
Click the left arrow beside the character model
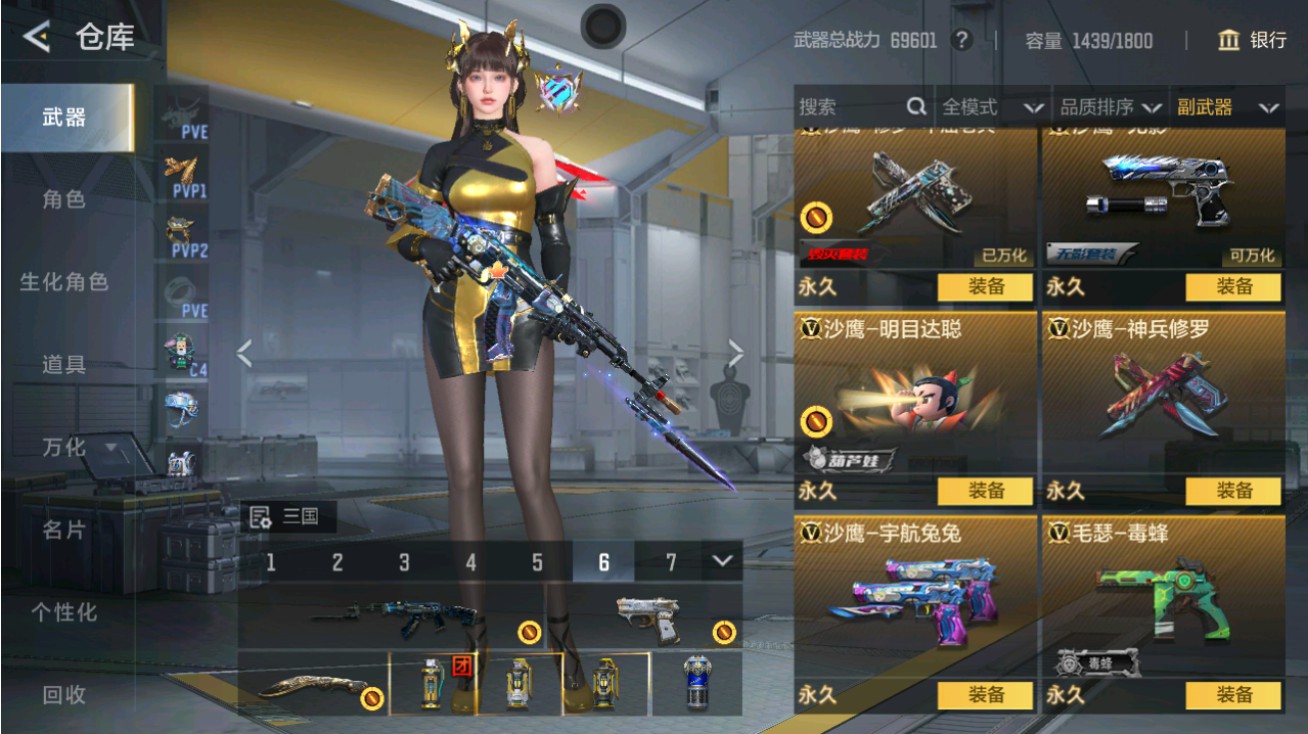tap(243, 352)
